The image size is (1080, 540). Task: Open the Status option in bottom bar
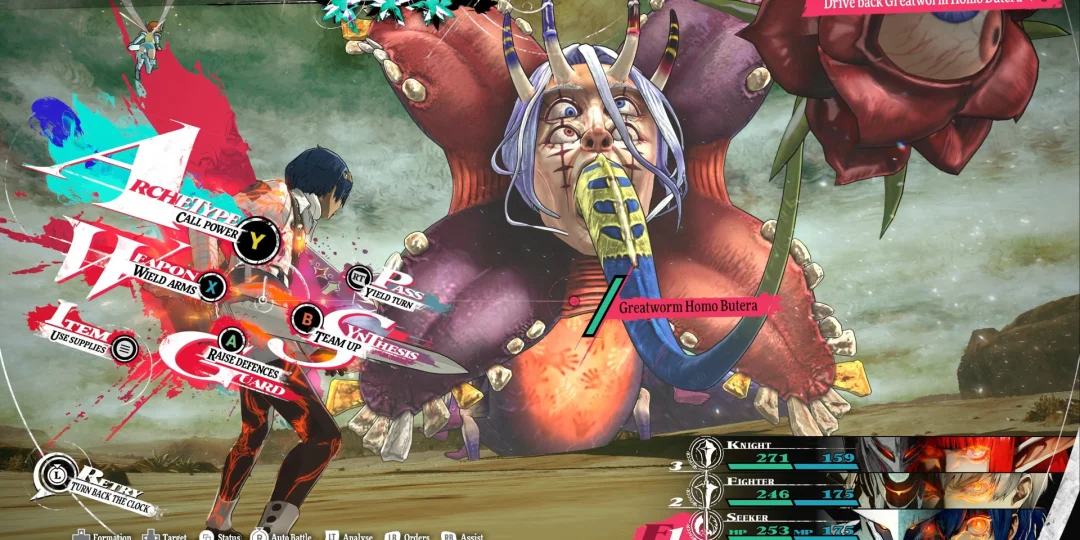(x=222, y=536)
